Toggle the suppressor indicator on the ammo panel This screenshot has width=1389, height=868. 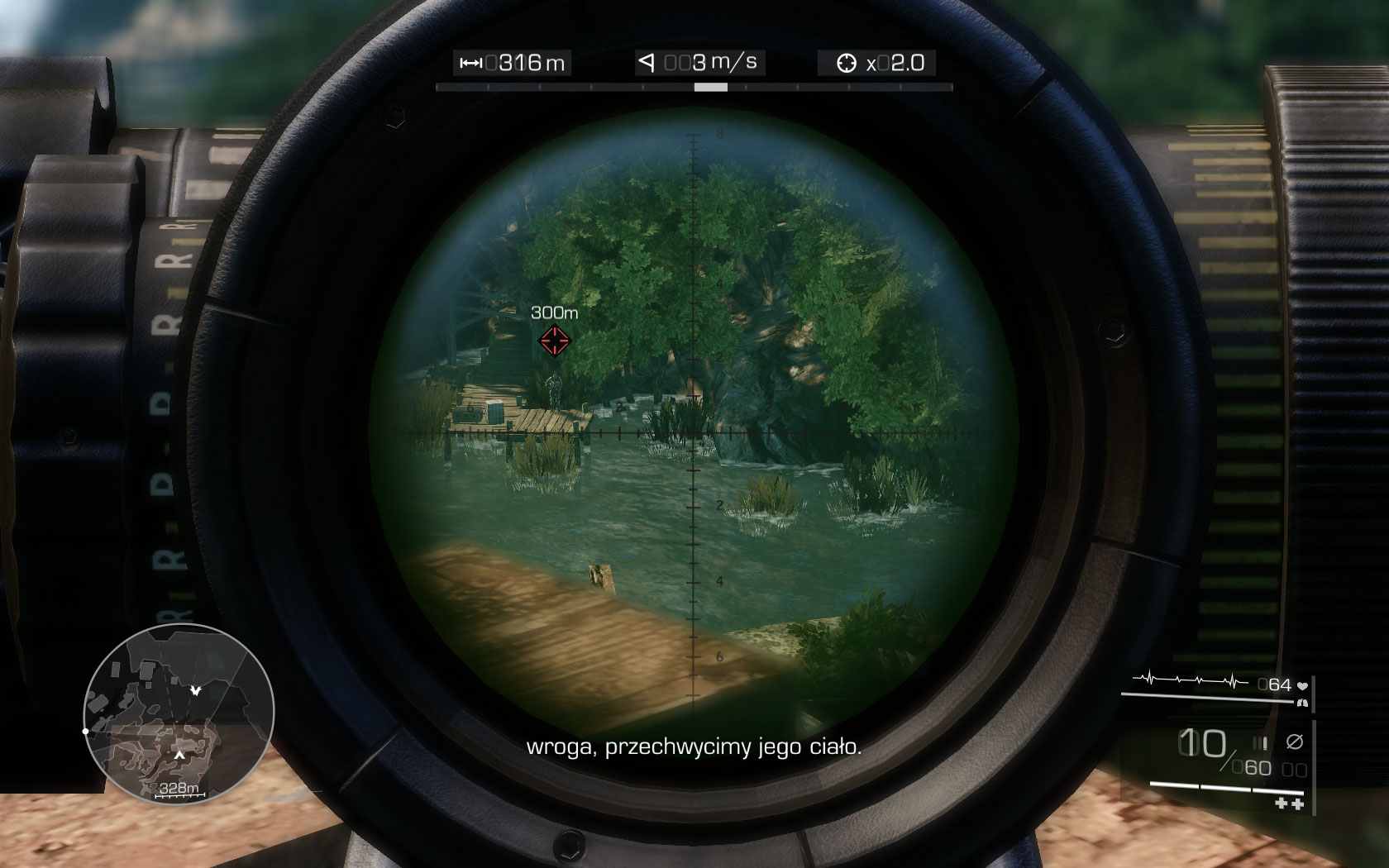tap(1295, 741)
